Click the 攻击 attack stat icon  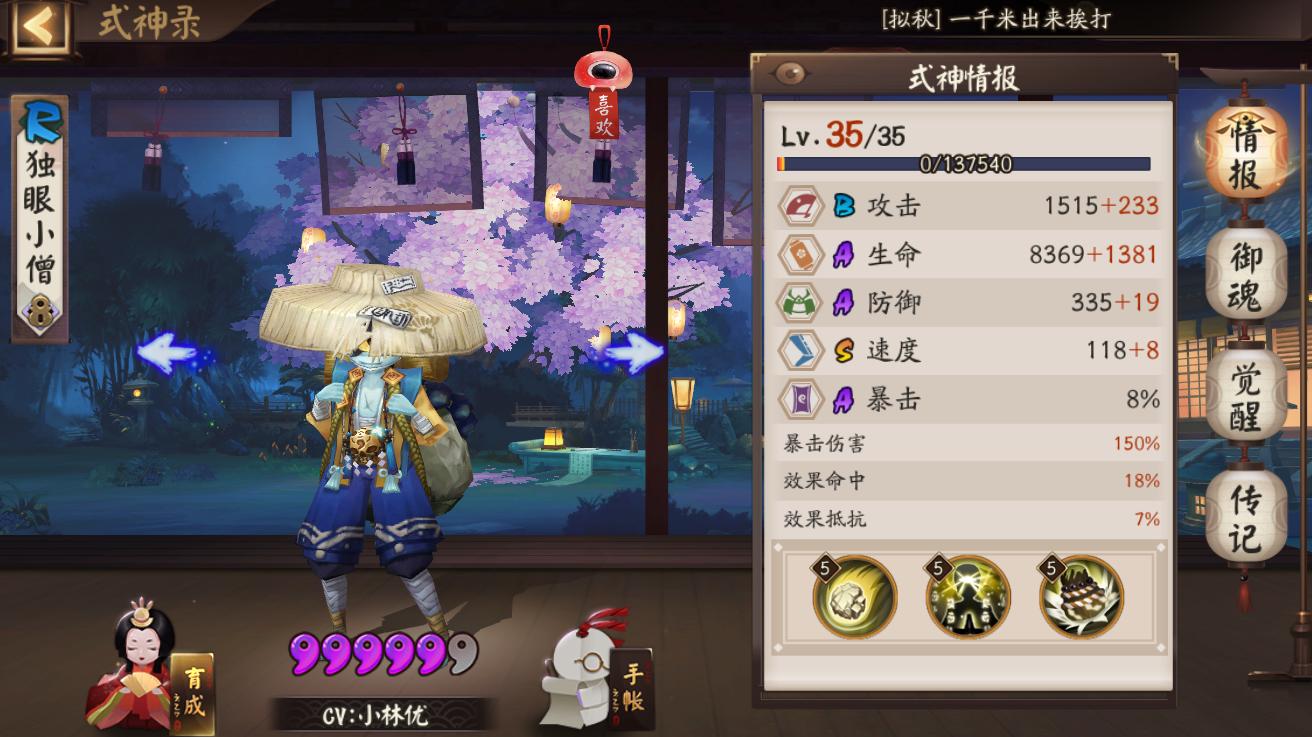(798, 206)
